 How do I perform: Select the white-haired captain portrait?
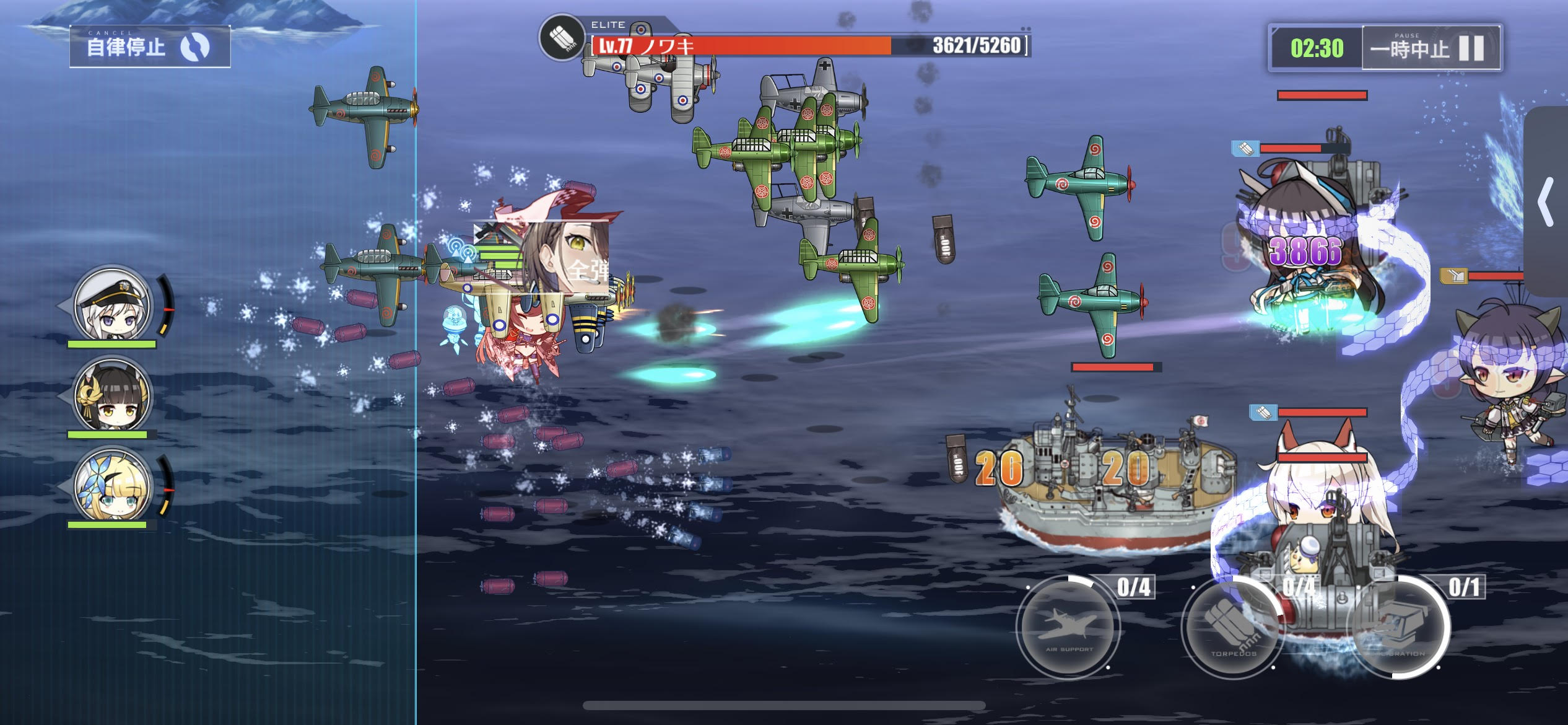[x=112, y=305]
